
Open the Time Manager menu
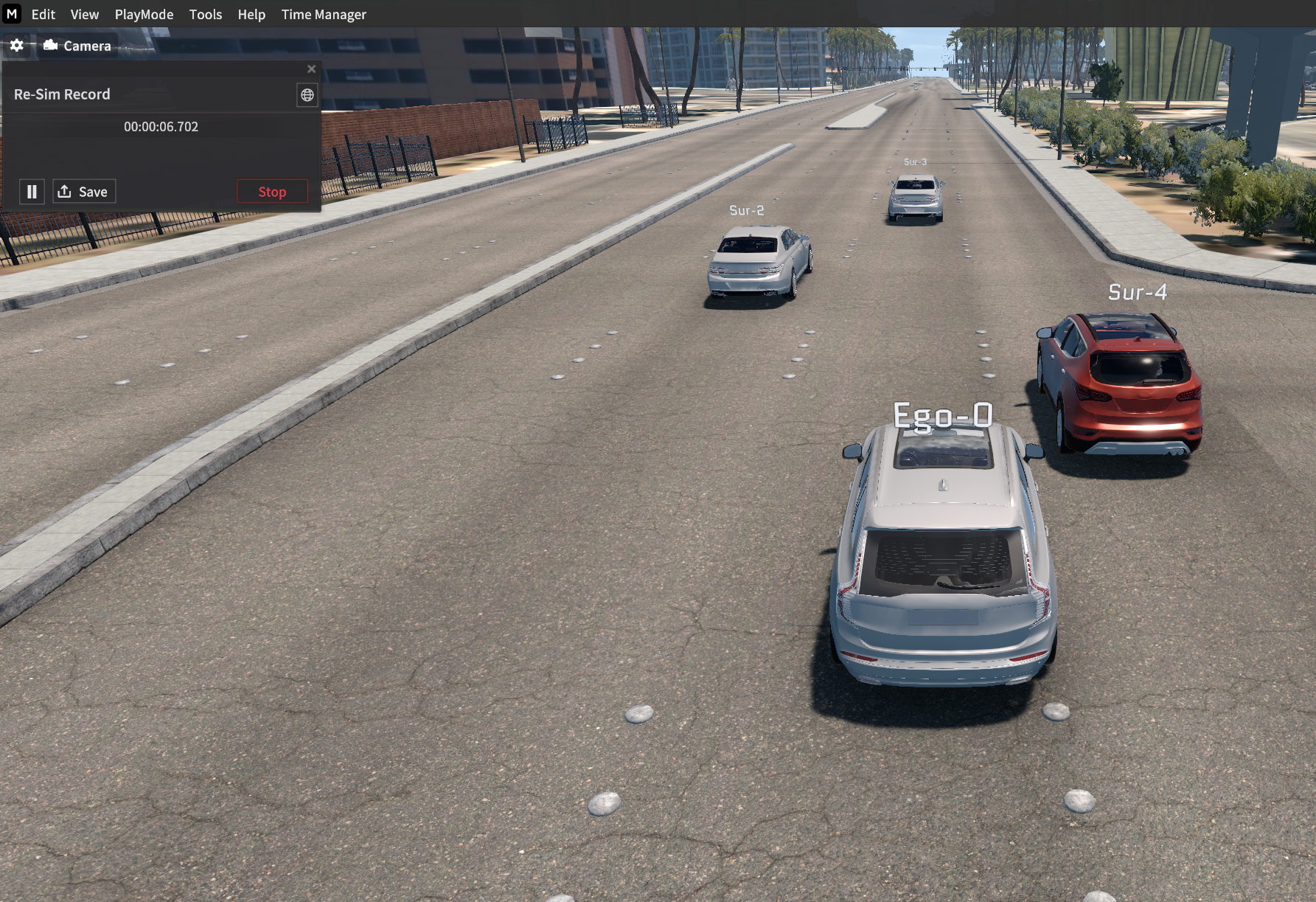click(324, 14)
